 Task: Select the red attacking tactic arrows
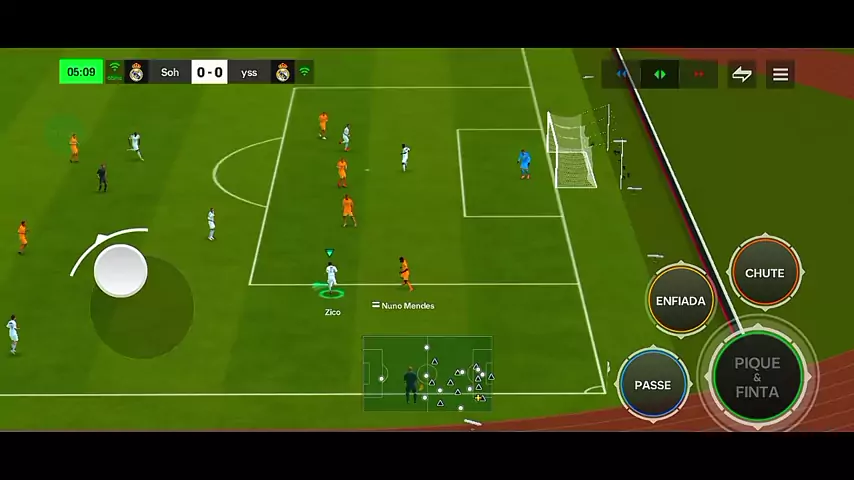click(x=699, y=74)
